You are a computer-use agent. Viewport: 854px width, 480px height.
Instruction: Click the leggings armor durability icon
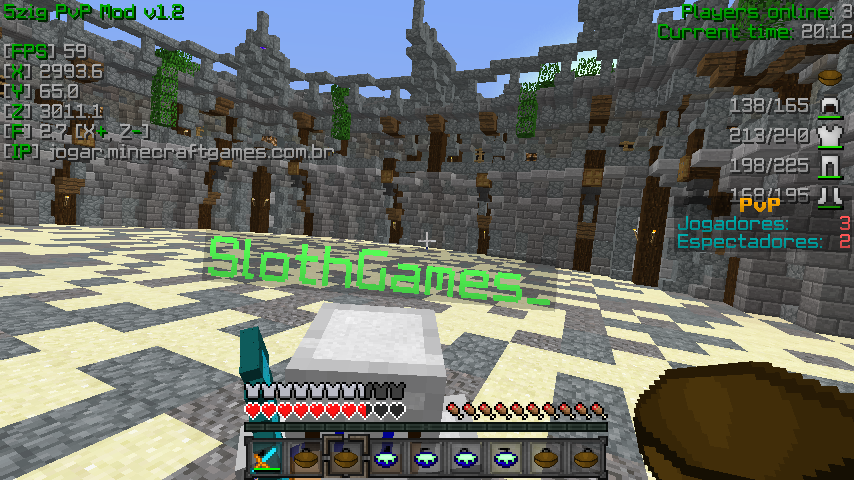click(x=828, y=165)
